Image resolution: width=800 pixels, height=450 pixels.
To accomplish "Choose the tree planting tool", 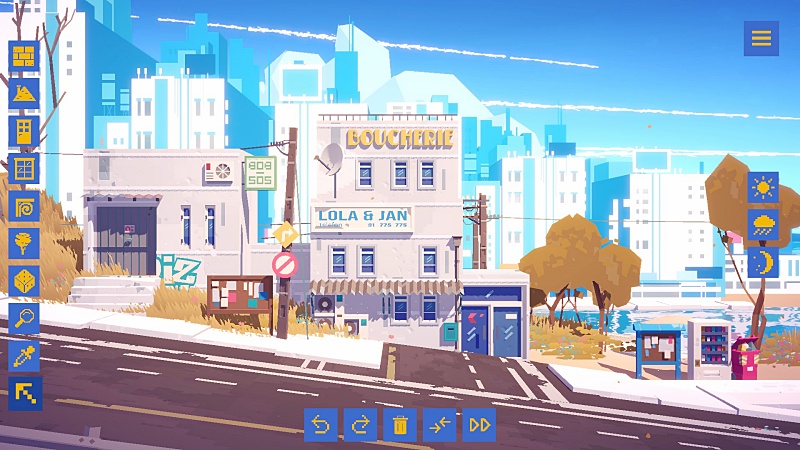I will click(24, 243).
